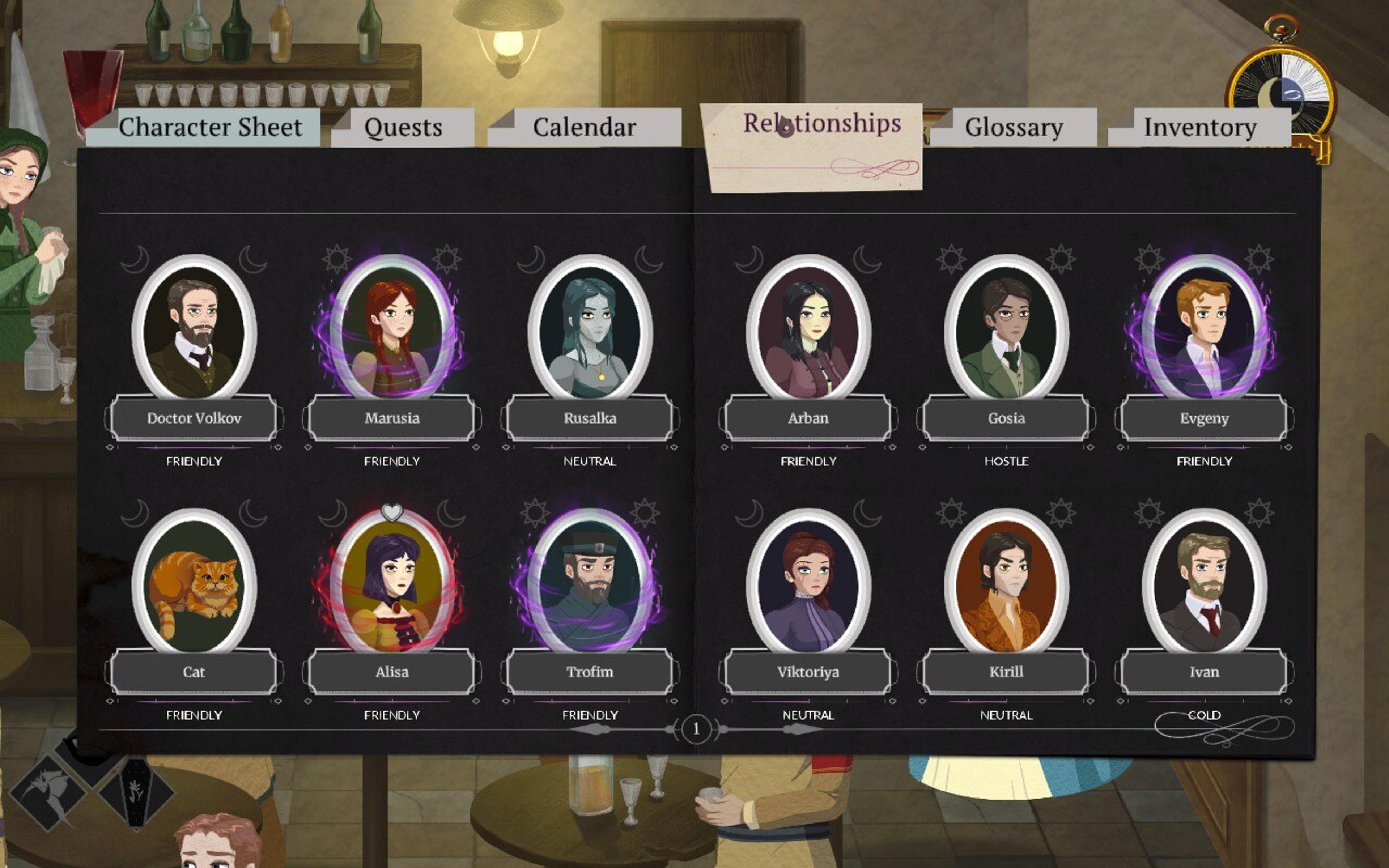This screenshot has height=868, width=1389.
Task: Switch to the Inventory tab
Action: click(1199, 127)
